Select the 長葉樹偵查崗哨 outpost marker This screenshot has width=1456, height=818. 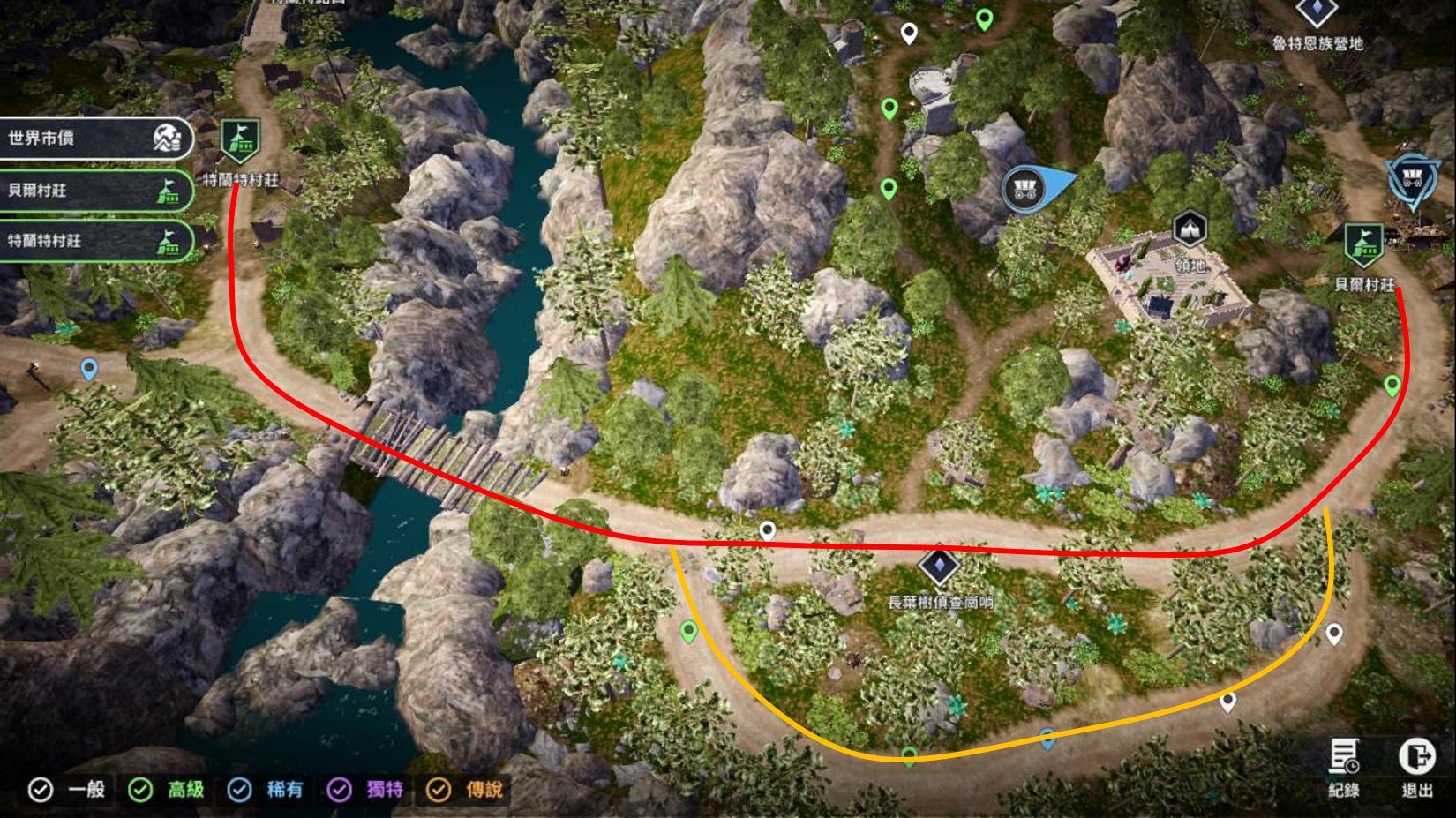click(x=939, y=566)
